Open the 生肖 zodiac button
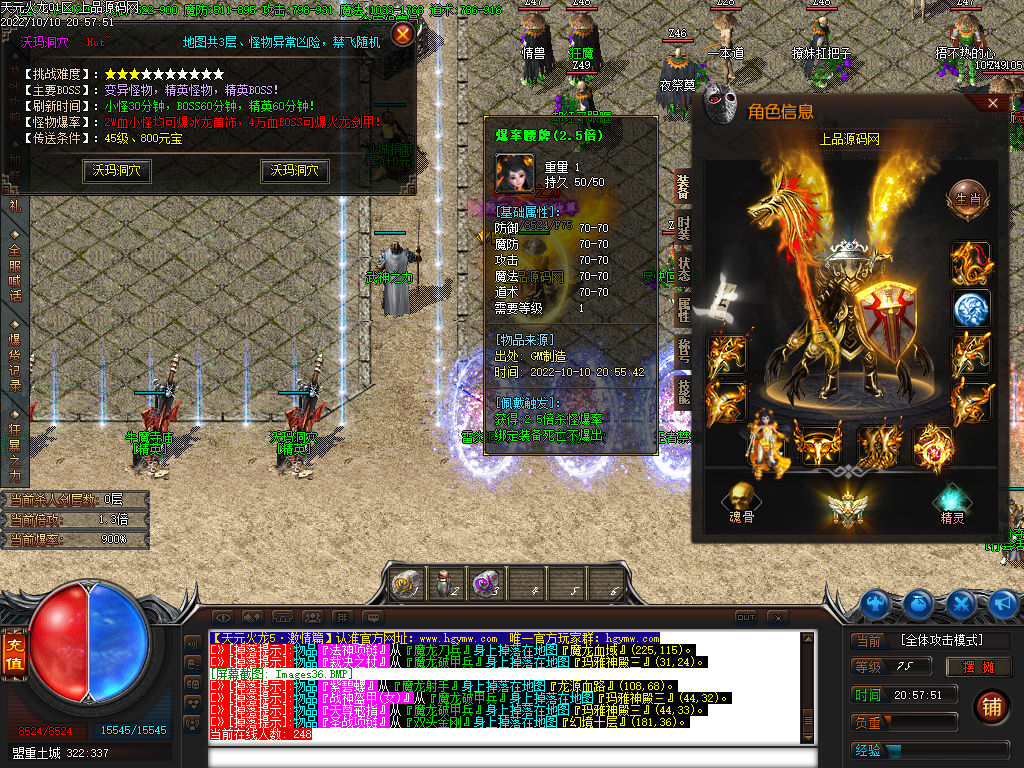The height and width of the screenshot is (768, 1024). 967,196
